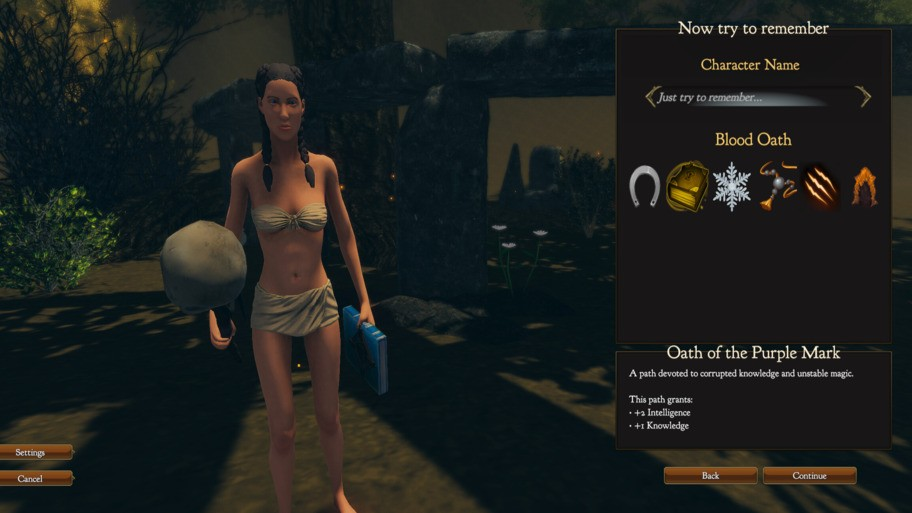The width and height of the screenshot is (912, 513).
Task: Select the trumpet and chain oath icon
Action: coord(777,184)
